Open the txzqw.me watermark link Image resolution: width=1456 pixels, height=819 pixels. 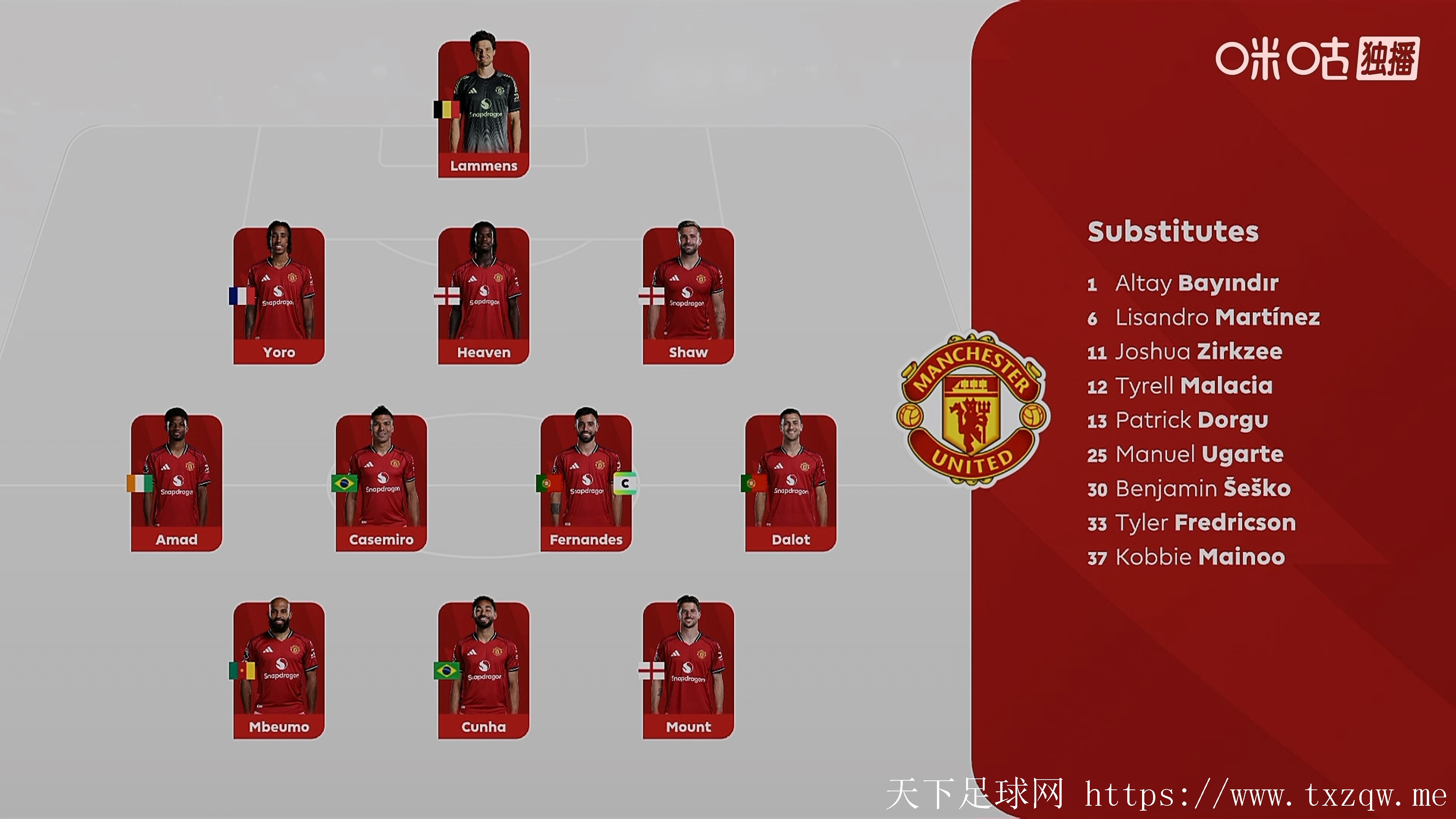click(x=1265, y=796)
